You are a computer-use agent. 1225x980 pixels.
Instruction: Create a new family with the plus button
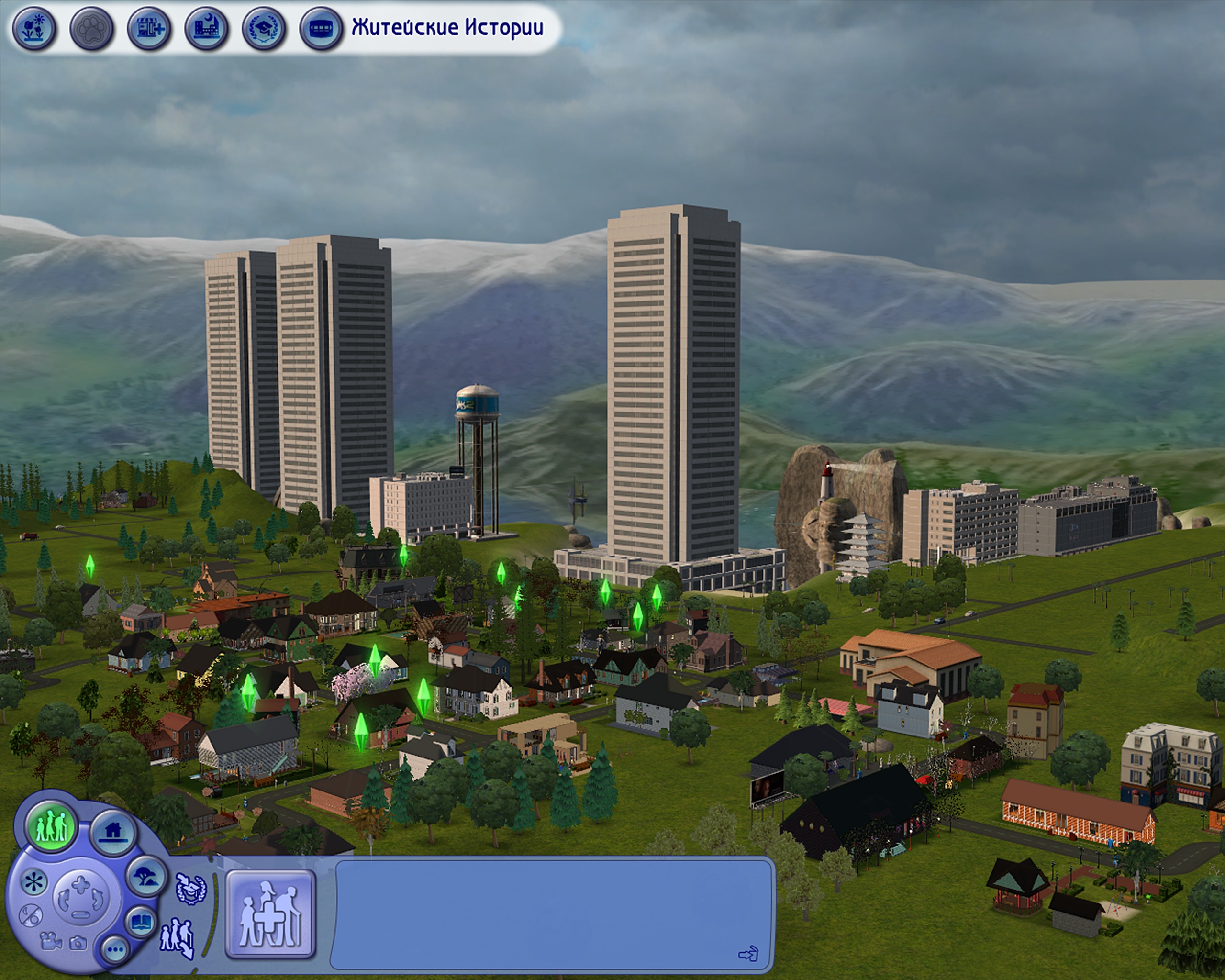click(x=270, y=914)
